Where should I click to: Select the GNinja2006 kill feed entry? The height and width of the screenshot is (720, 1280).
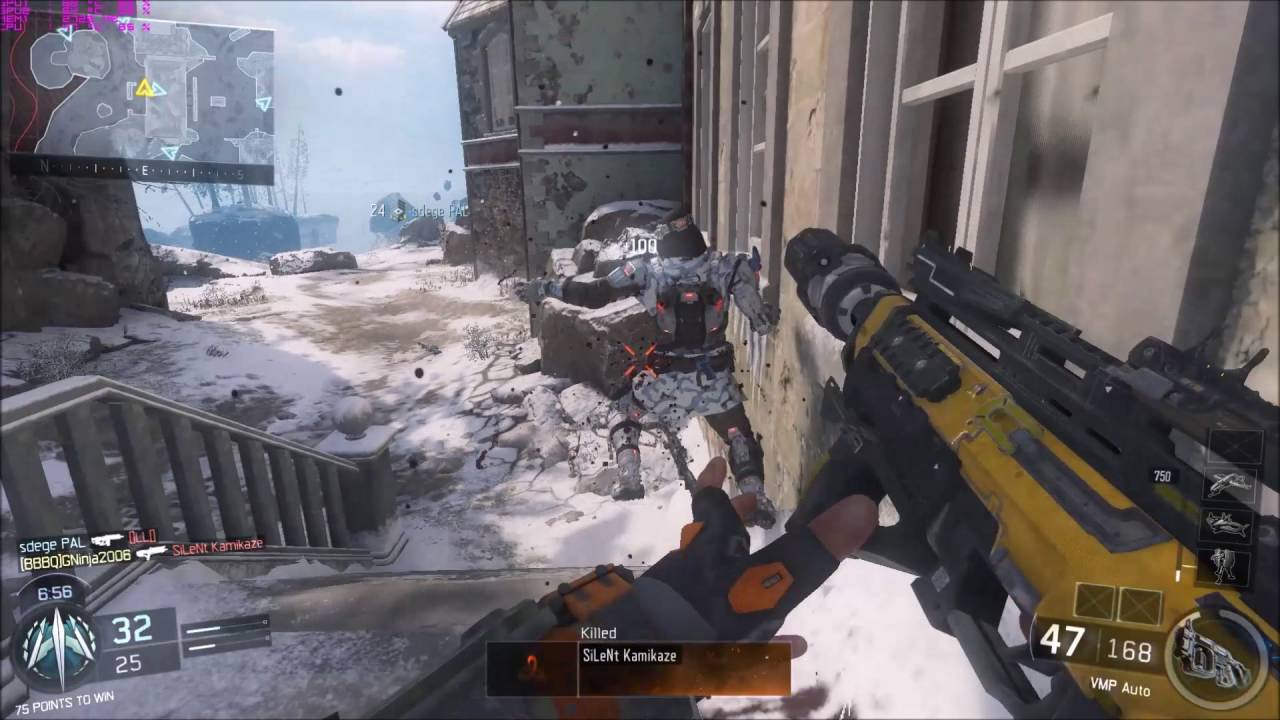(x=75, y=556)
